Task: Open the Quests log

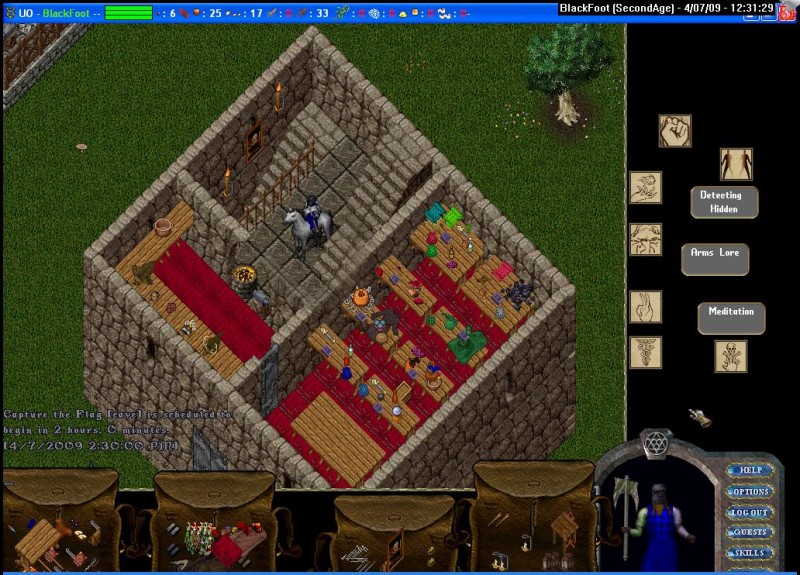Action: (750, 532)
